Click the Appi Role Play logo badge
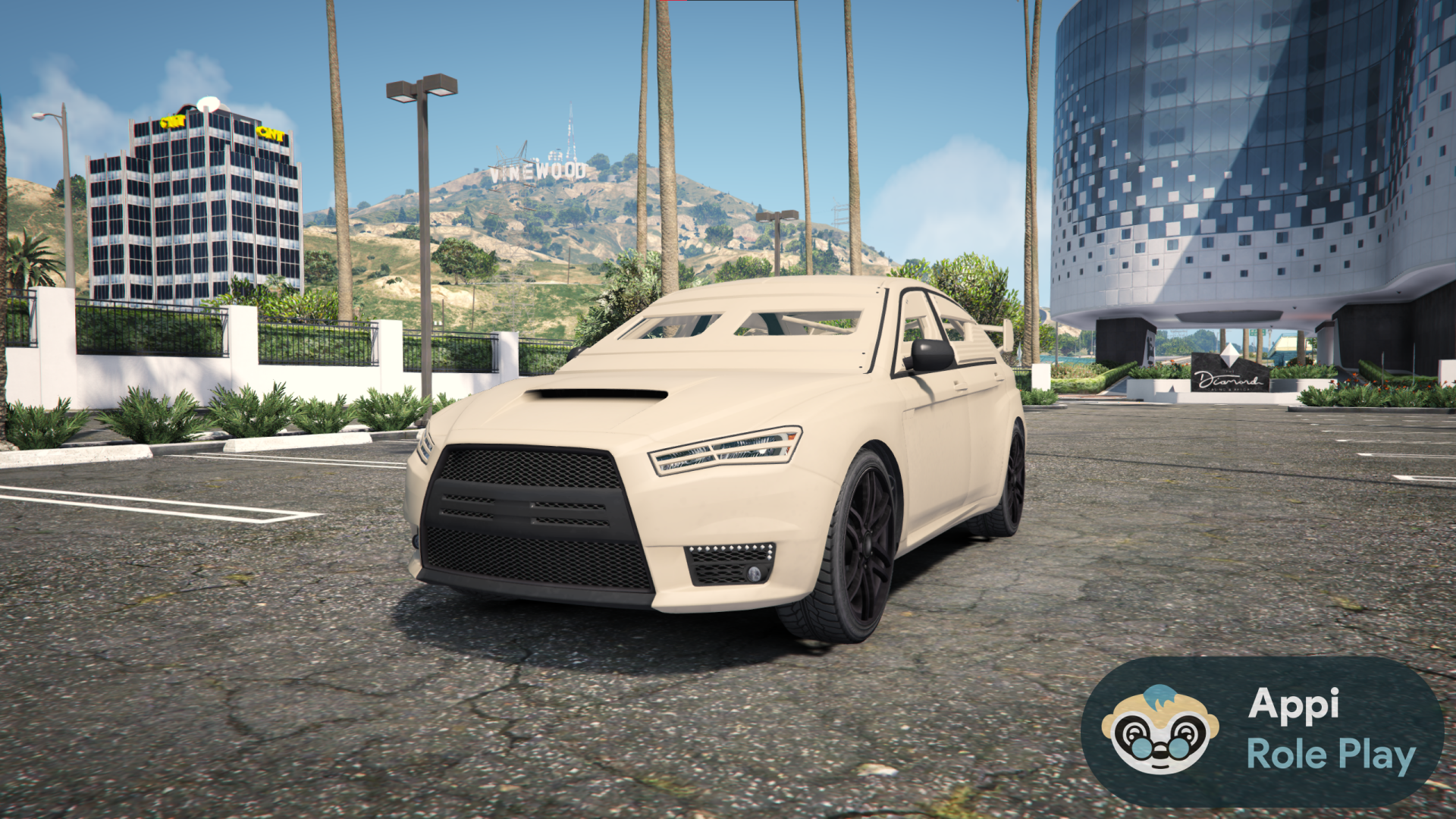The image size is (1456, 819). click(x=1262, y=731)
